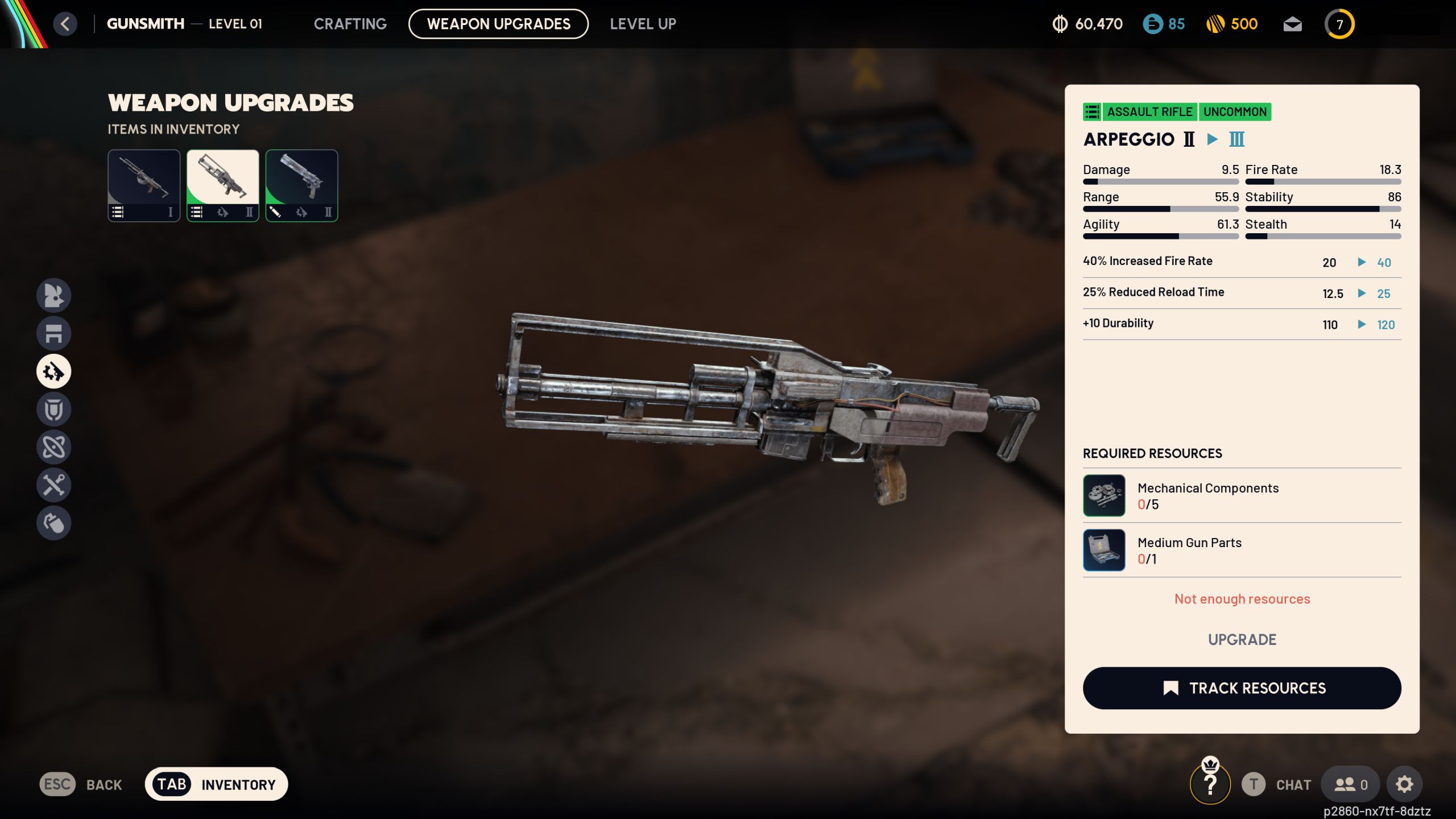Screen dimensions: 1456x819
Task: Open the rooster head station icon
Action: tap(54, 295)
